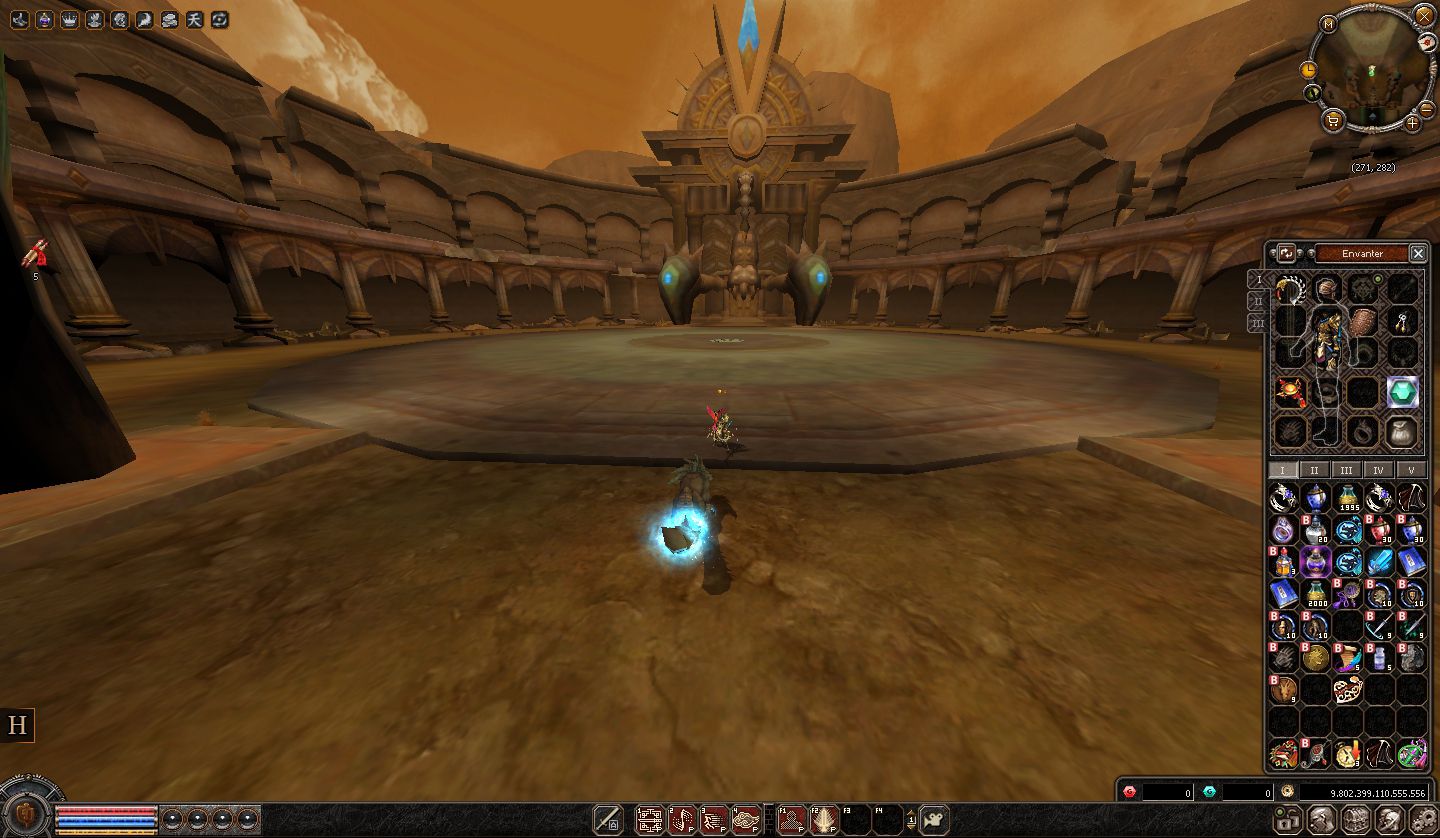Open the shop cart button beside minimap
1440x838 pixels.
click(1333, 121)
